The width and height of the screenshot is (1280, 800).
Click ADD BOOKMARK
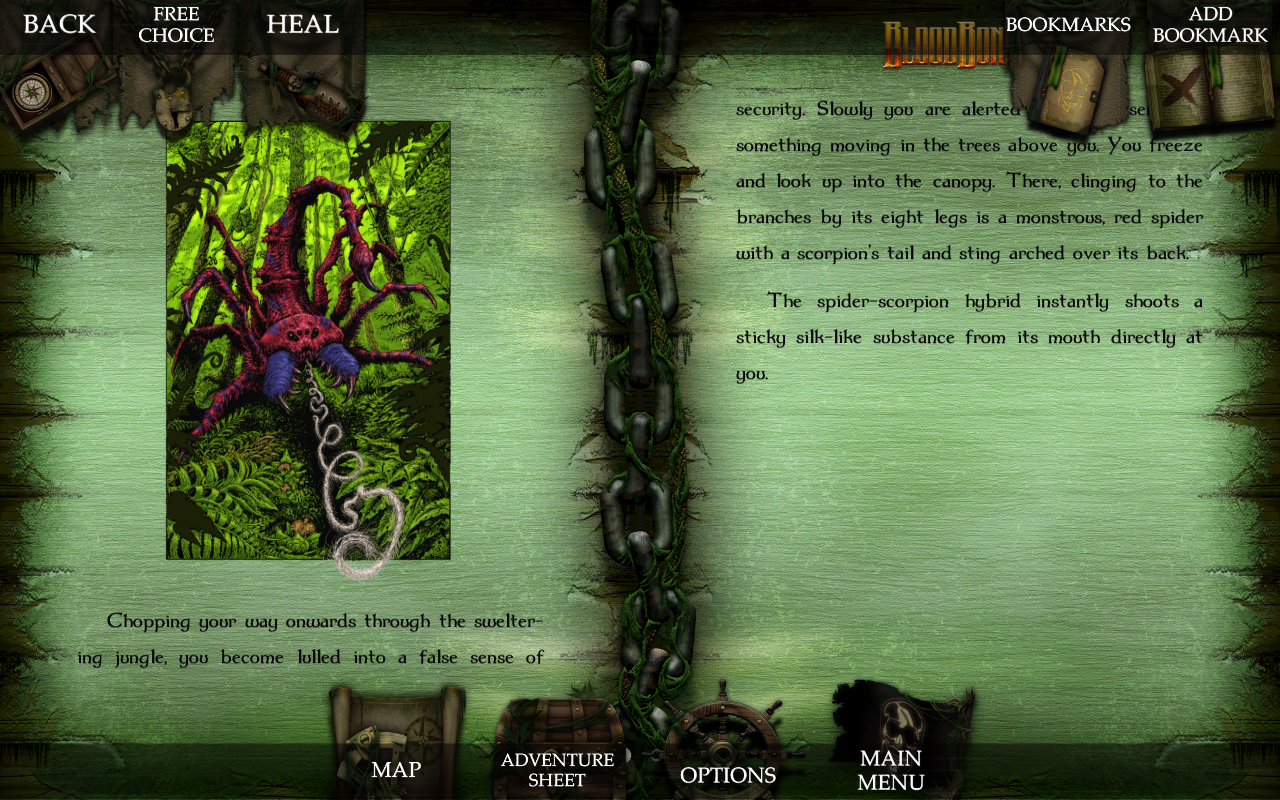(x=1211, y=24)
